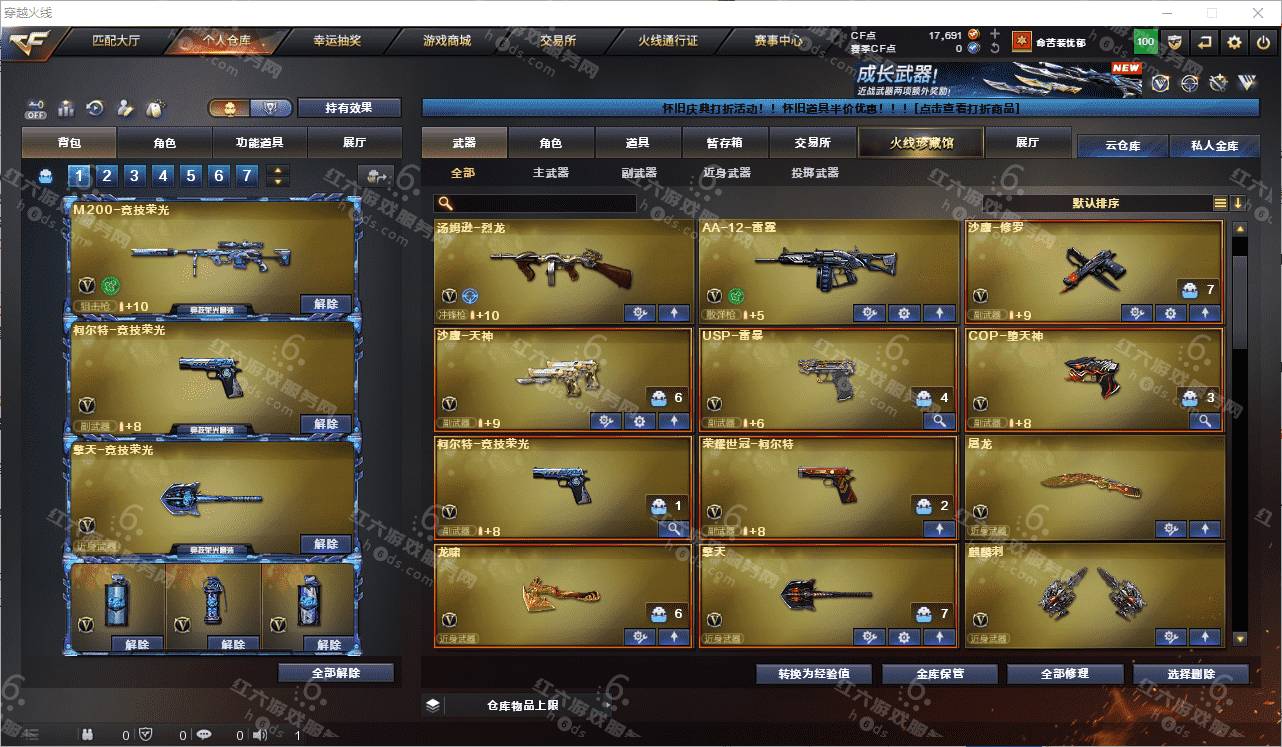Click the 持有效果 button

click(x=349, y=108)
